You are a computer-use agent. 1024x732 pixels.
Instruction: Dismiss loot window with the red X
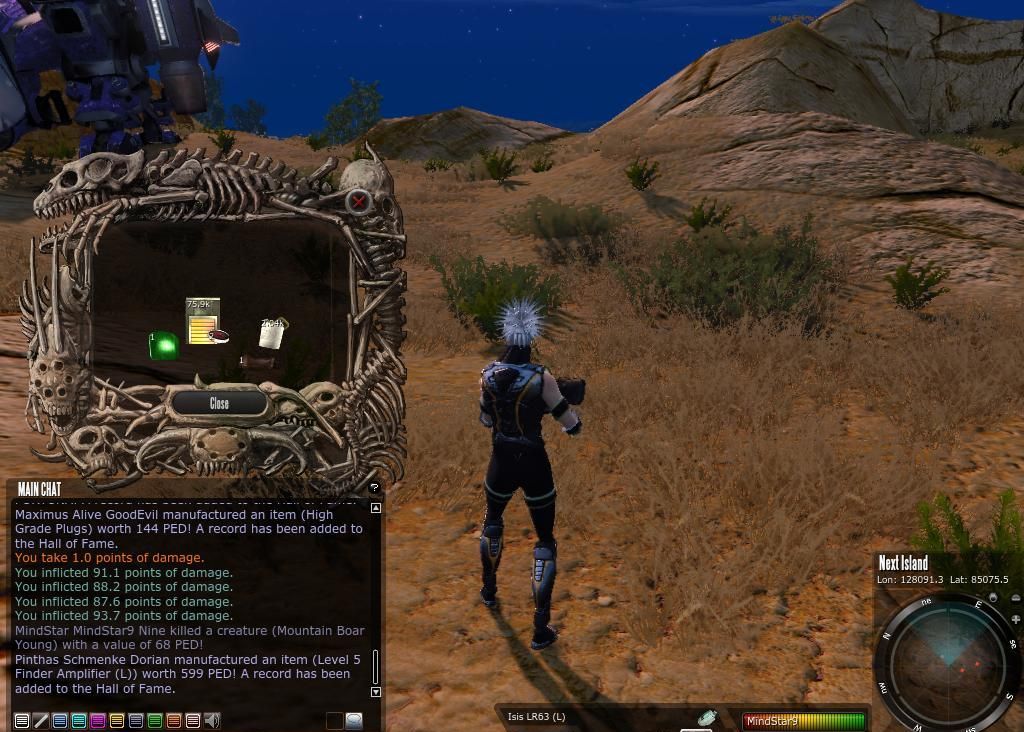pyautogui.click(x=358, y=202)
